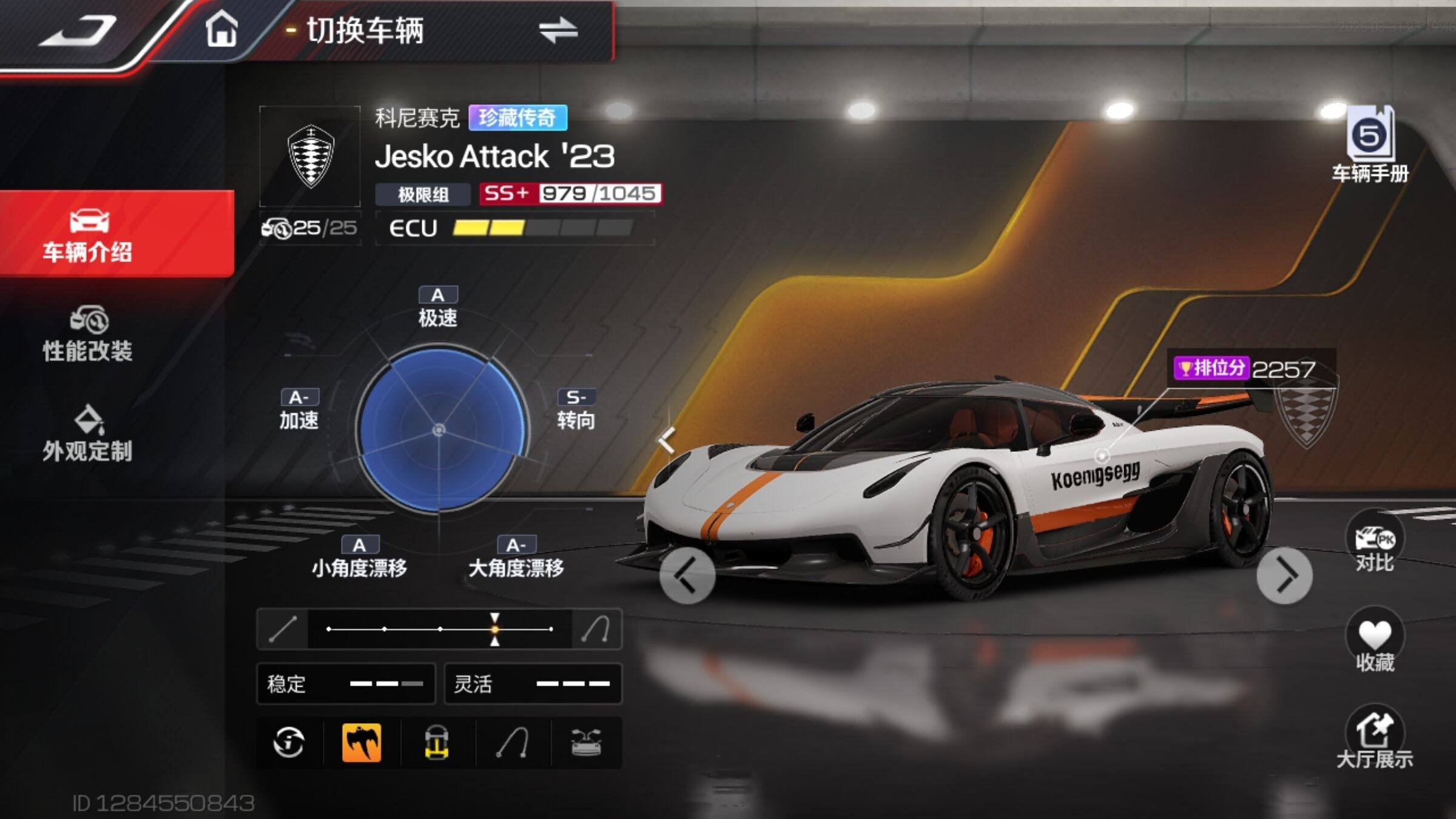Click the circular info icon
The image size is (1456, 819).
tap(289, 742)
